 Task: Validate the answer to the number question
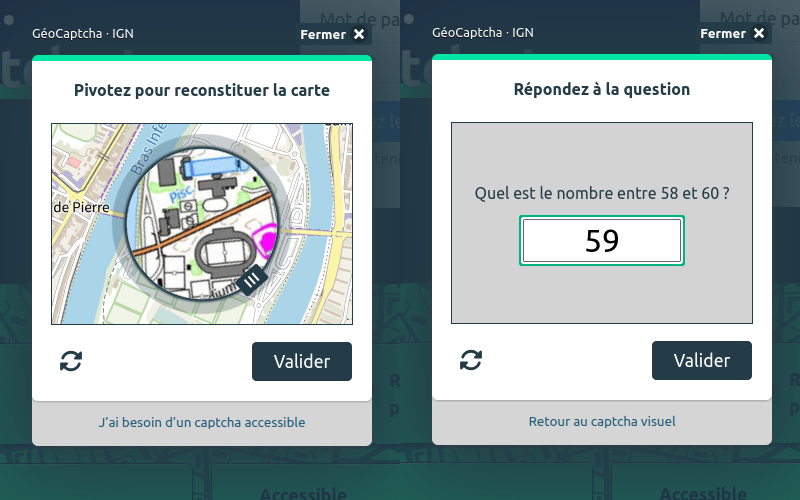[702, 360]
